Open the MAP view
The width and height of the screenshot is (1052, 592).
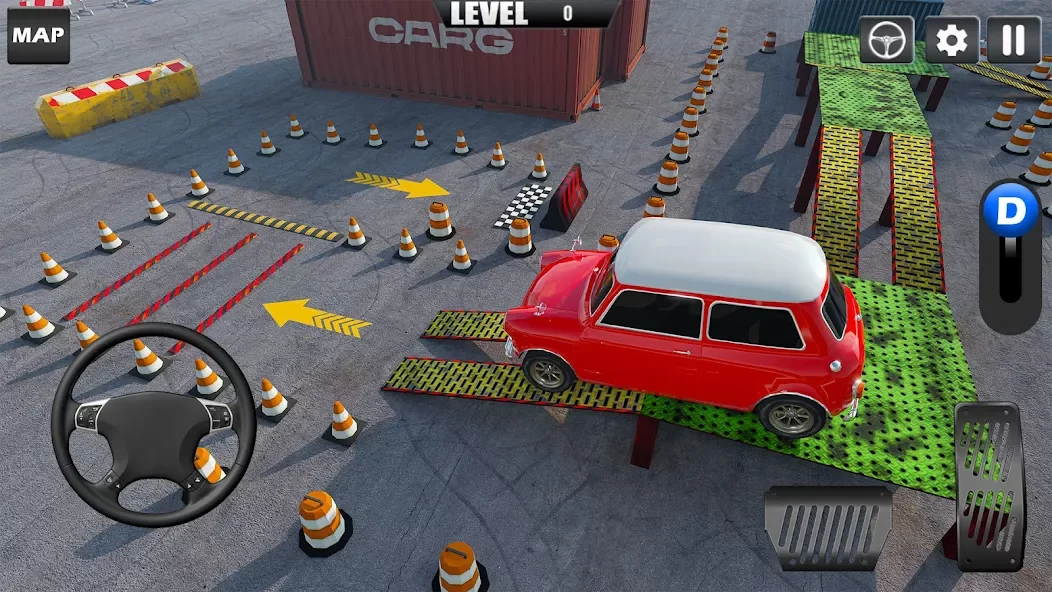click(x=38, y=36)
